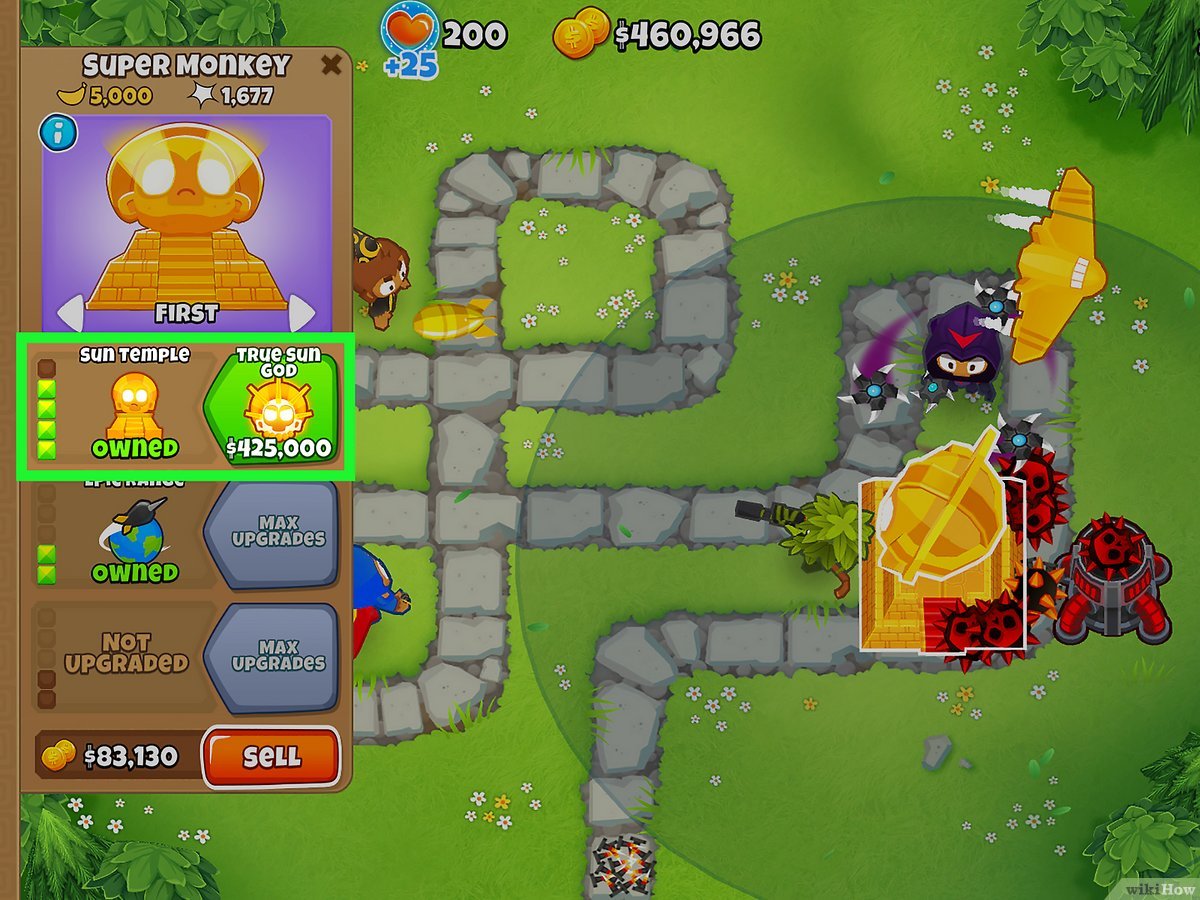The height and width of the screenshot is (900, 1200).
Task: Select the owned Epic Range upgrade icon
Action: 134,535
